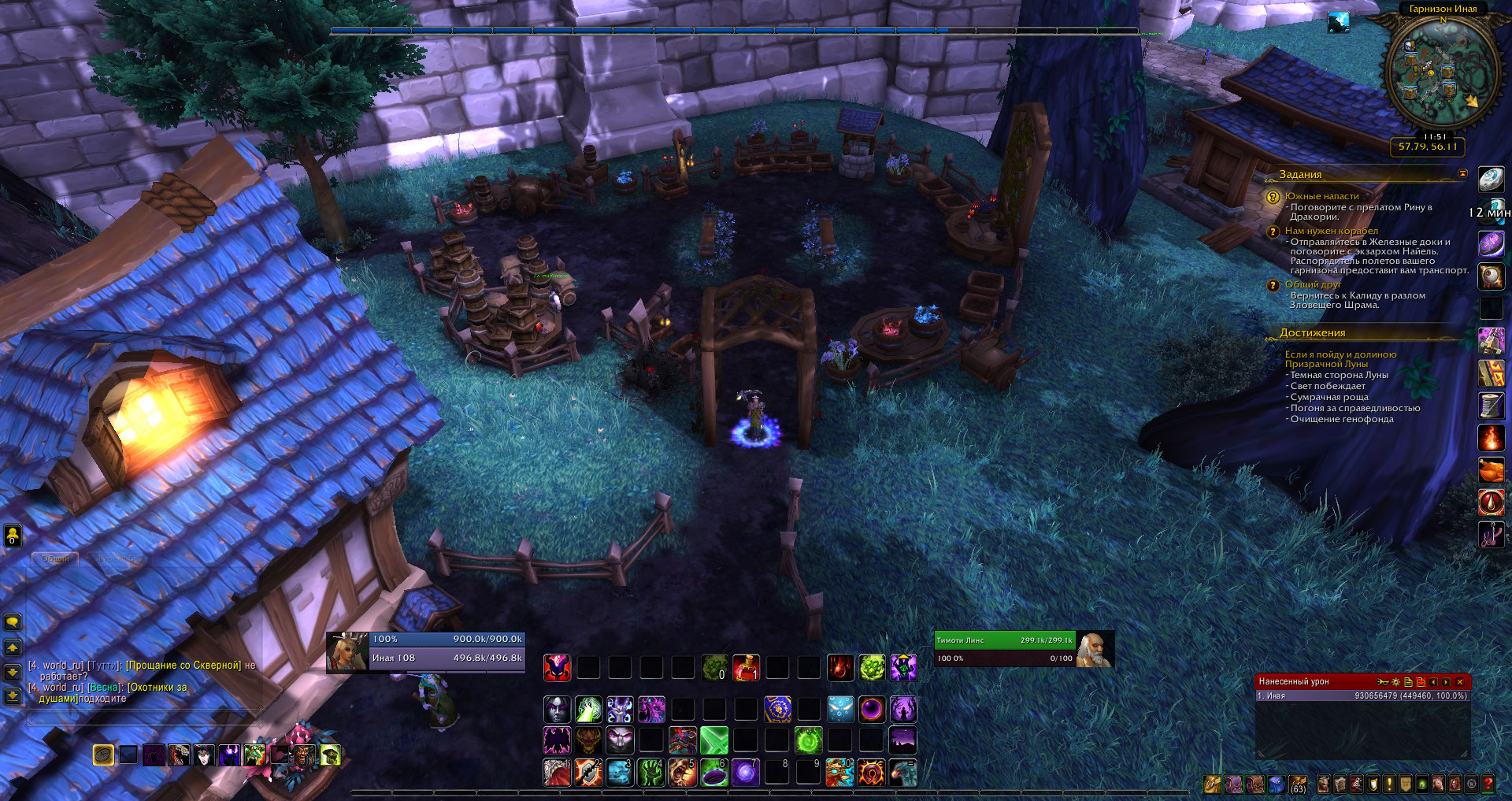Activate the crossed green swords ability
Screen dimensions: 1512x801
click(713, 741)
